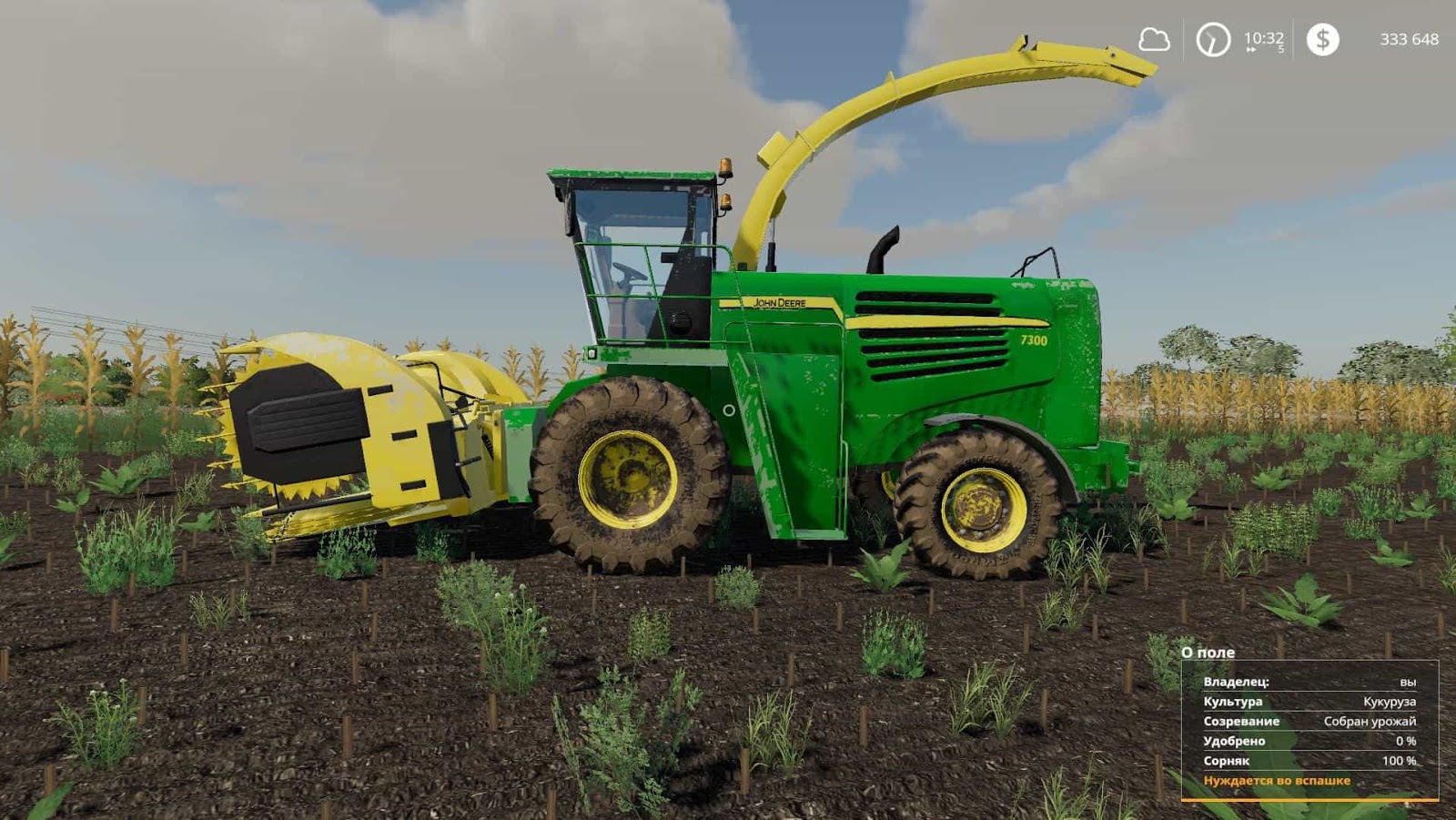Click the money balance 333 648
The height and width of the screenshot is (820, 1456).
pyautogui.click(x=1410, y=40)
